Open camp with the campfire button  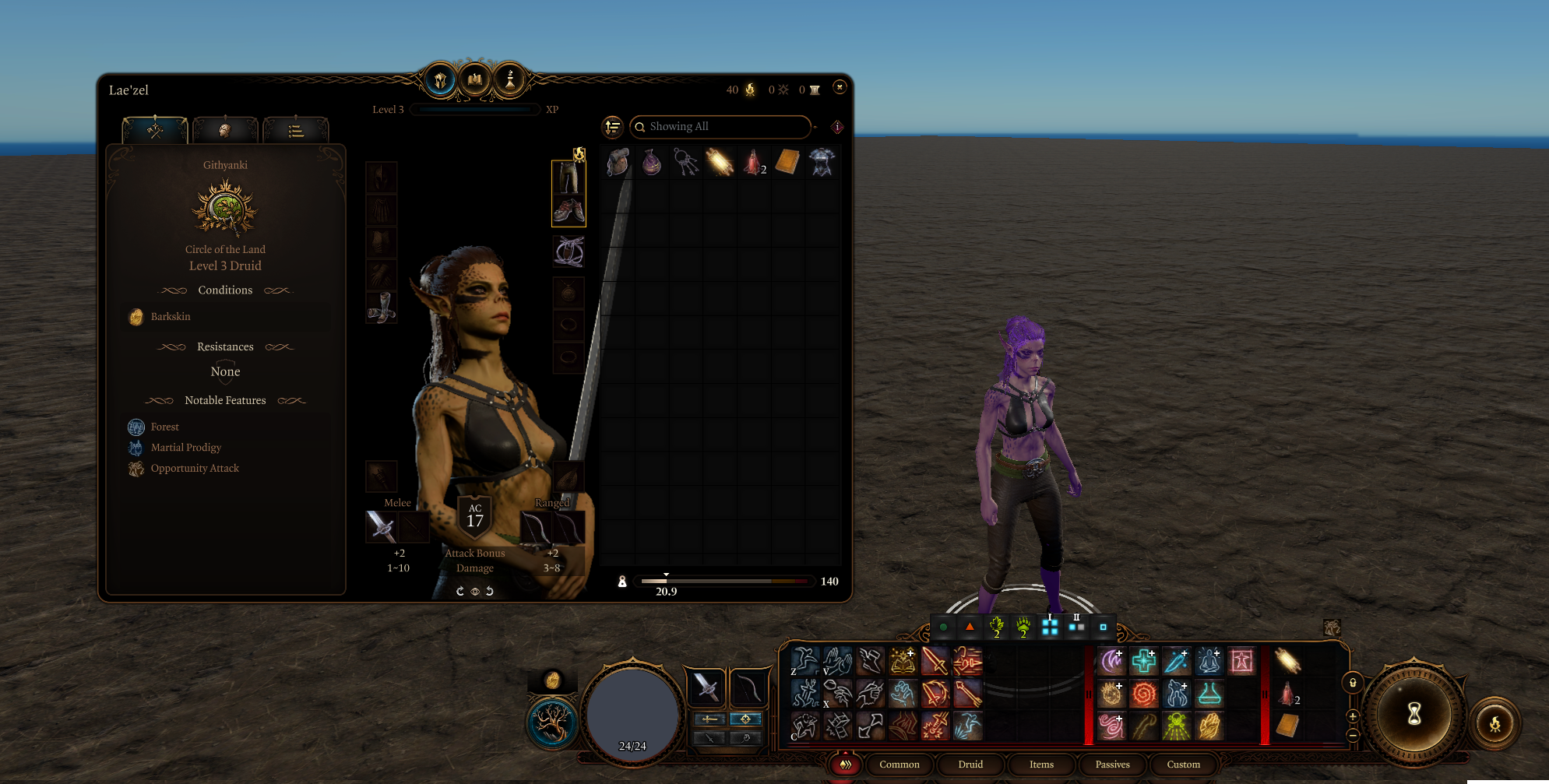tap(1494, 724)
